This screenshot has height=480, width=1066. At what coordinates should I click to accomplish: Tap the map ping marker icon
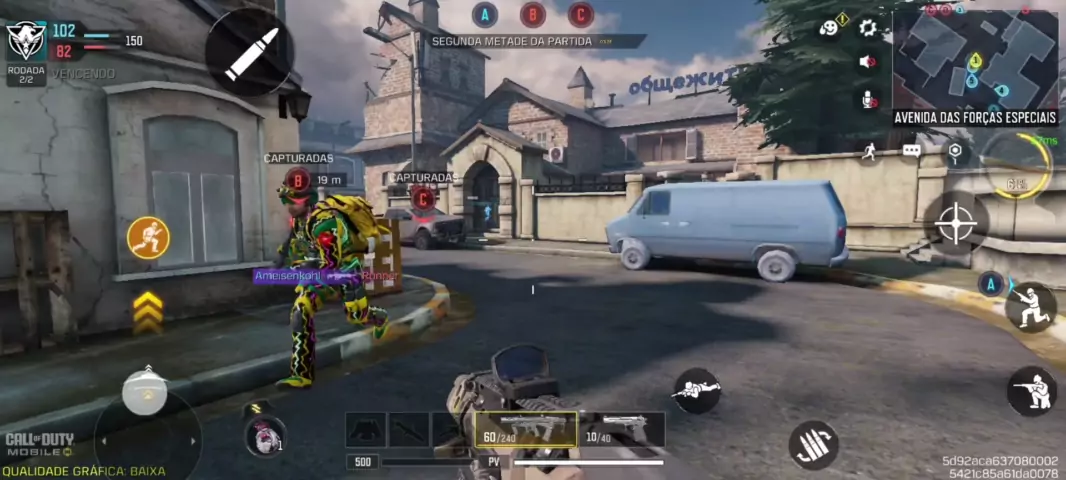(x=955, y=151)
